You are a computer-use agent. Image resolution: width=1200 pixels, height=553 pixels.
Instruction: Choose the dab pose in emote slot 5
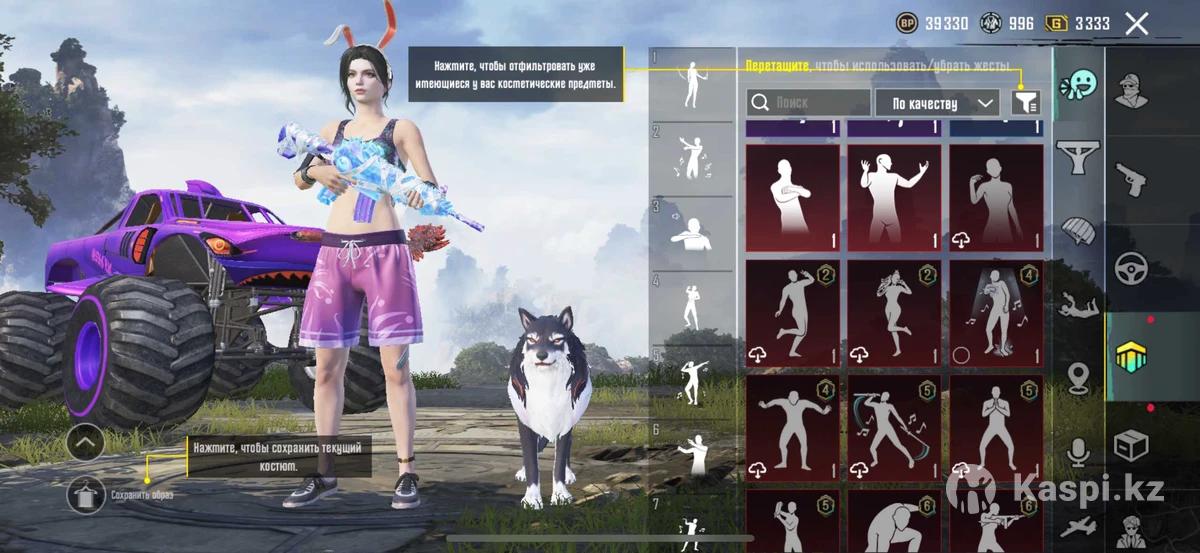point(691,382)
